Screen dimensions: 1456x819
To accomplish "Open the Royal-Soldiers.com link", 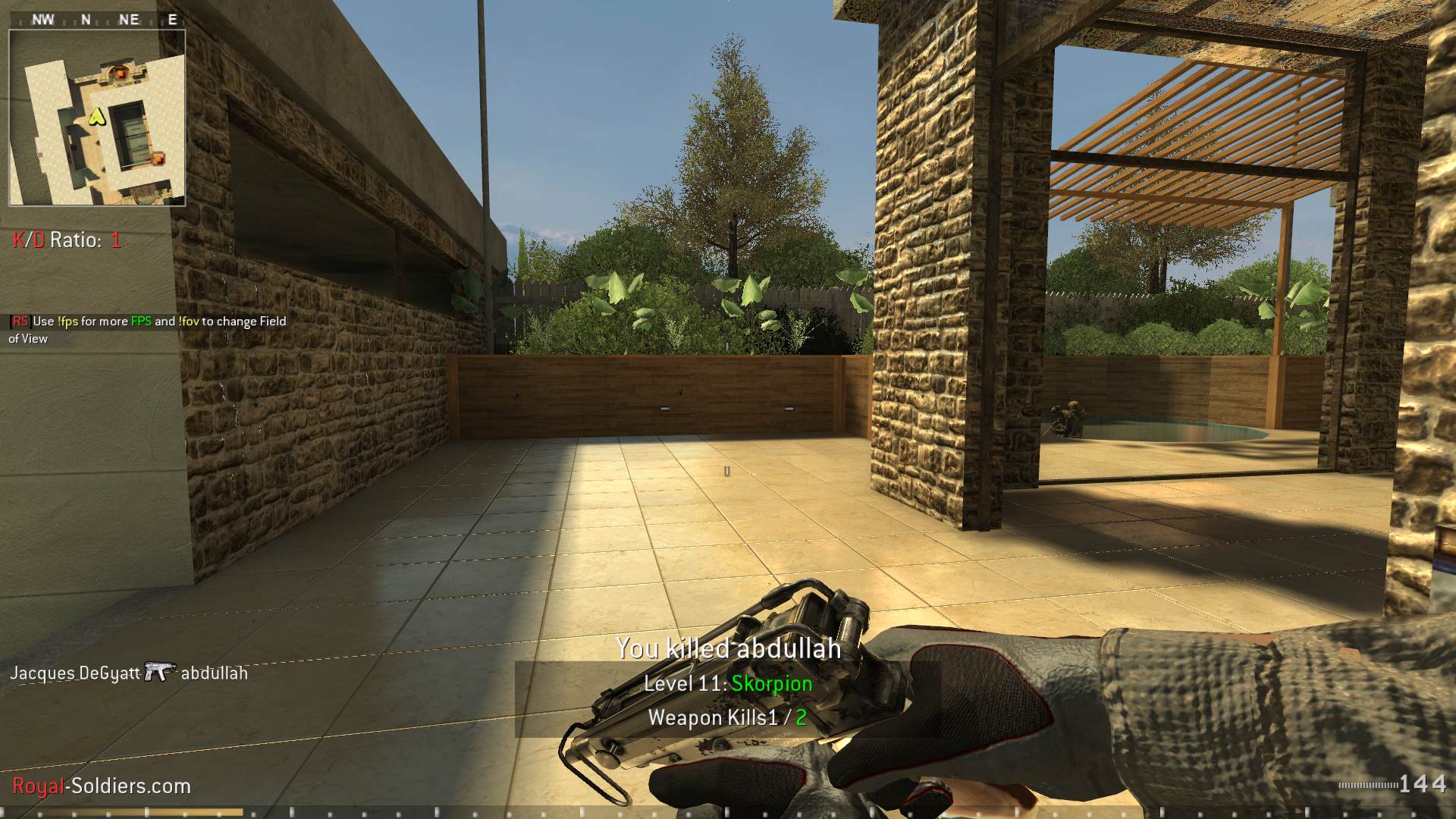I will [x=99, y=786].
